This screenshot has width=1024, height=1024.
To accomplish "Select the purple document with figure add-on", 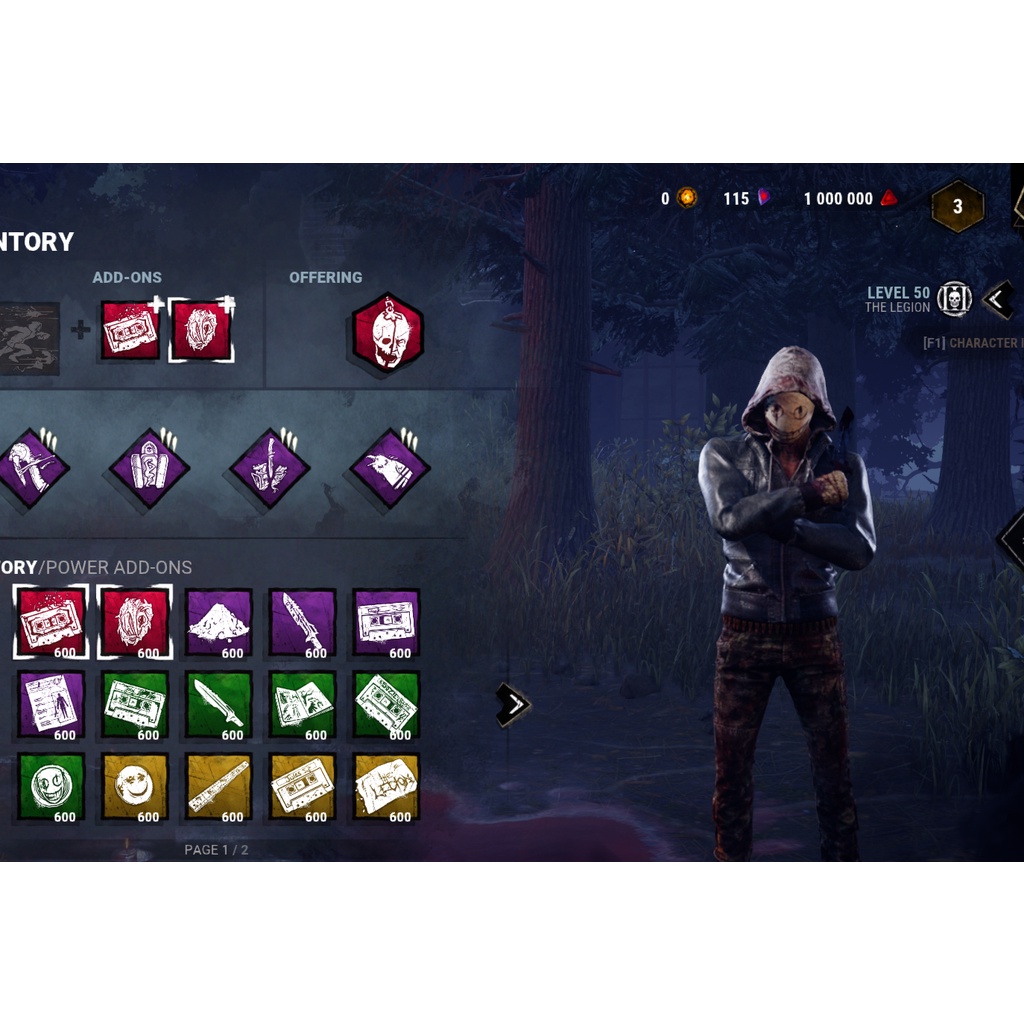I will tap(51, 704).
